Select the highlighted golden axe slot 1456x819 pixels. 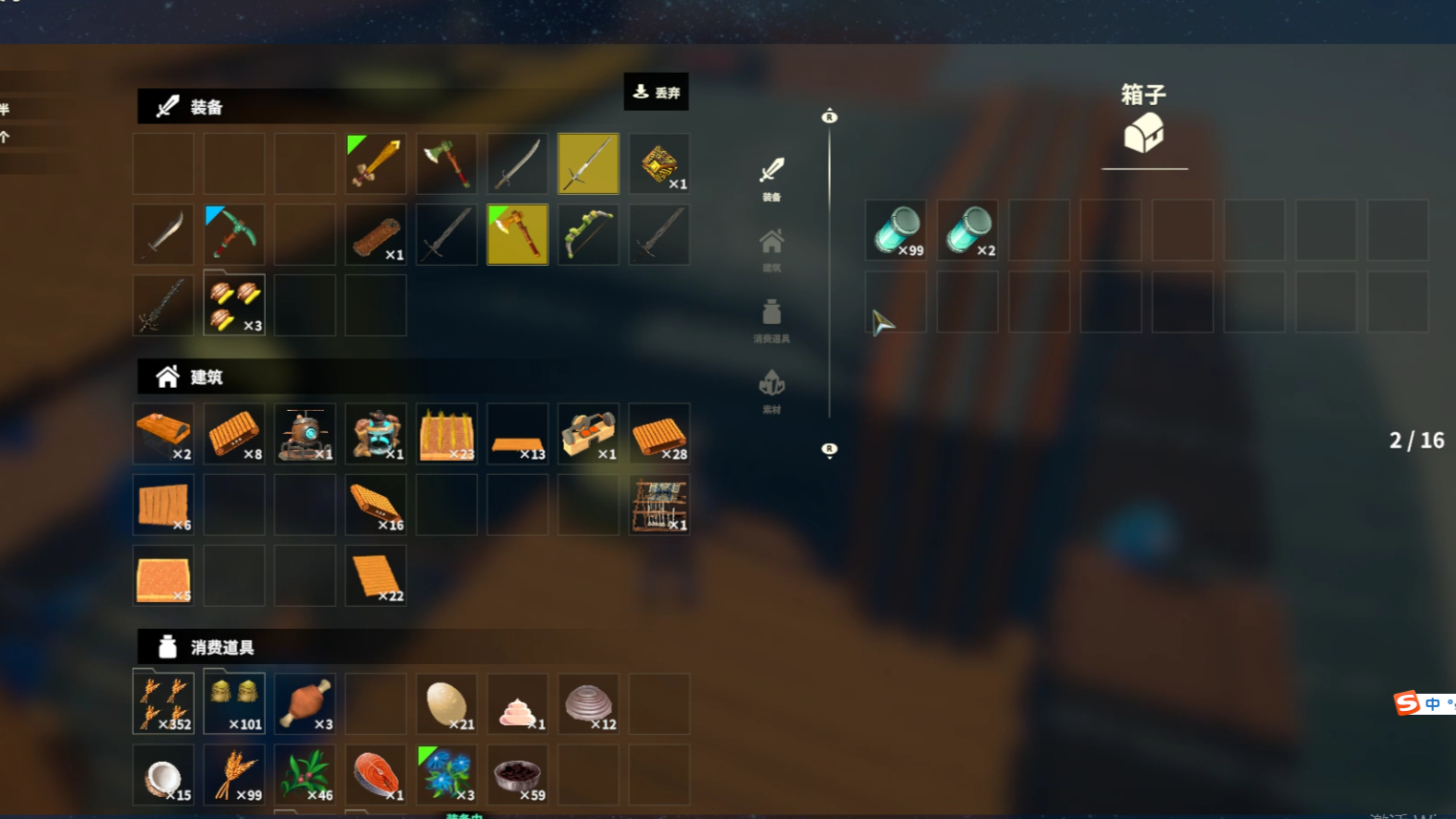[517, 234]
